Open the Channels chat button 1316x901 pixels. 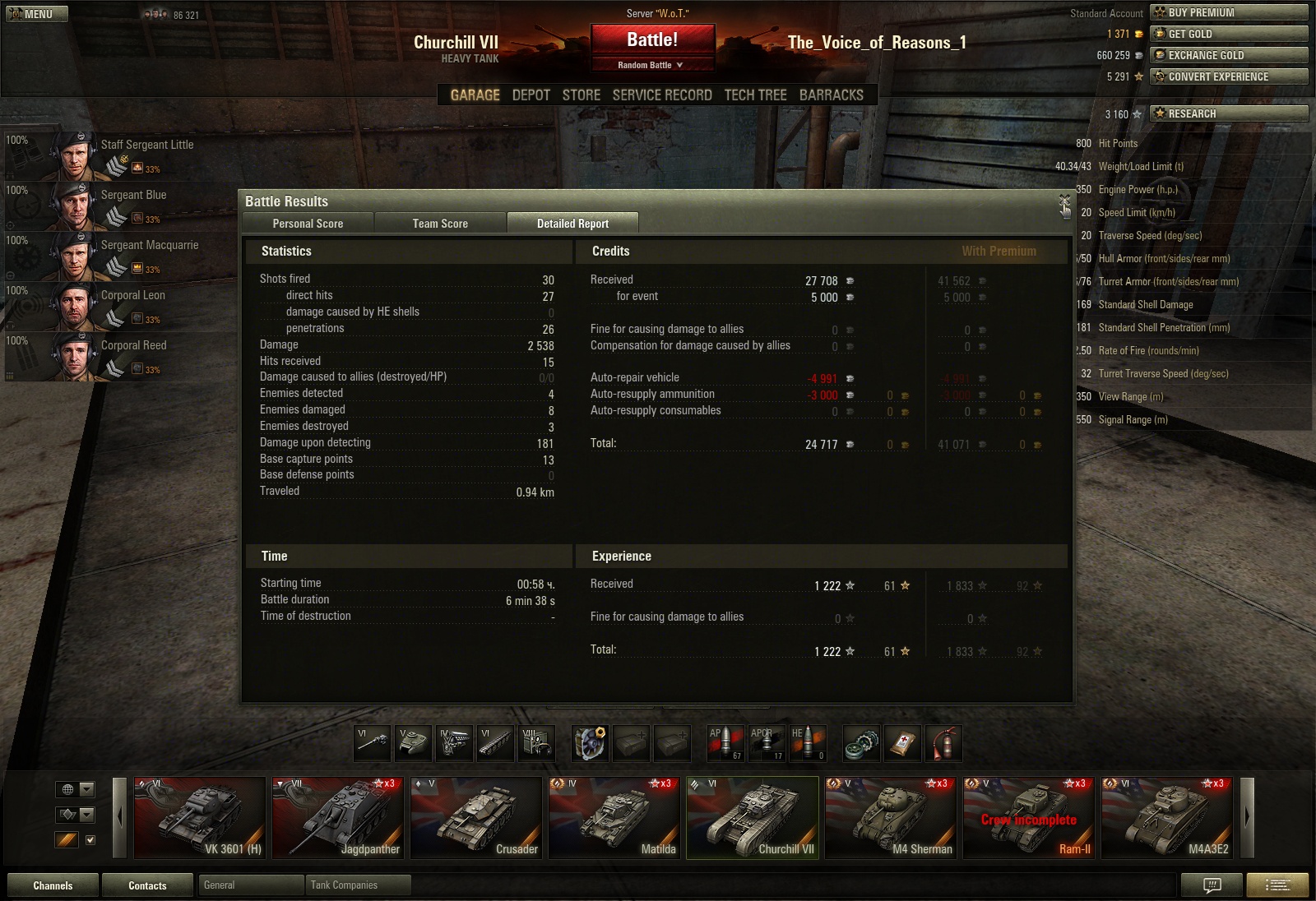[x=53, y=885]
